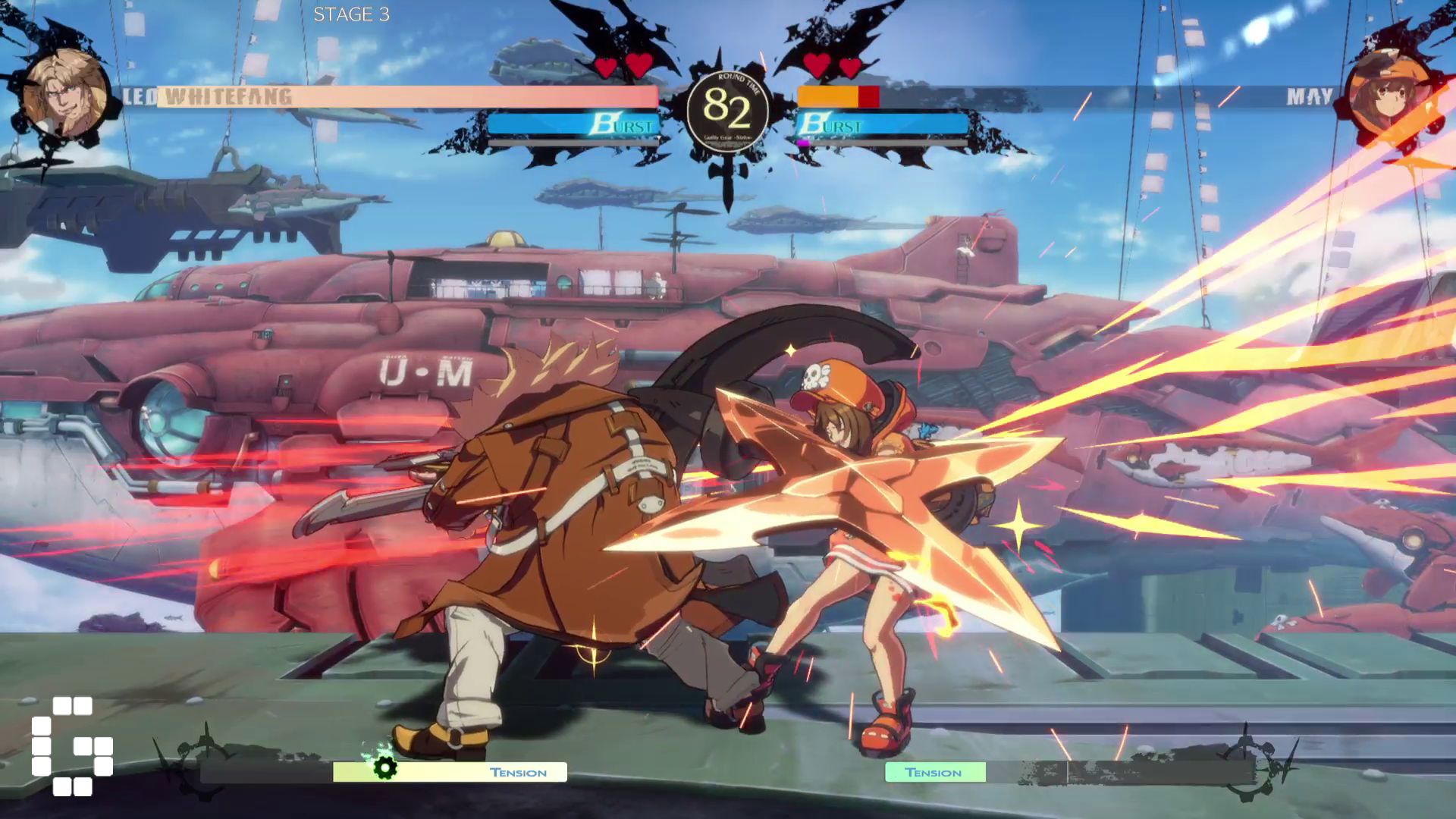Viewport: 1456px width, 819px height.
Task: Click the watermark logo in the bottom-left corner
Action: coord(72,747)
